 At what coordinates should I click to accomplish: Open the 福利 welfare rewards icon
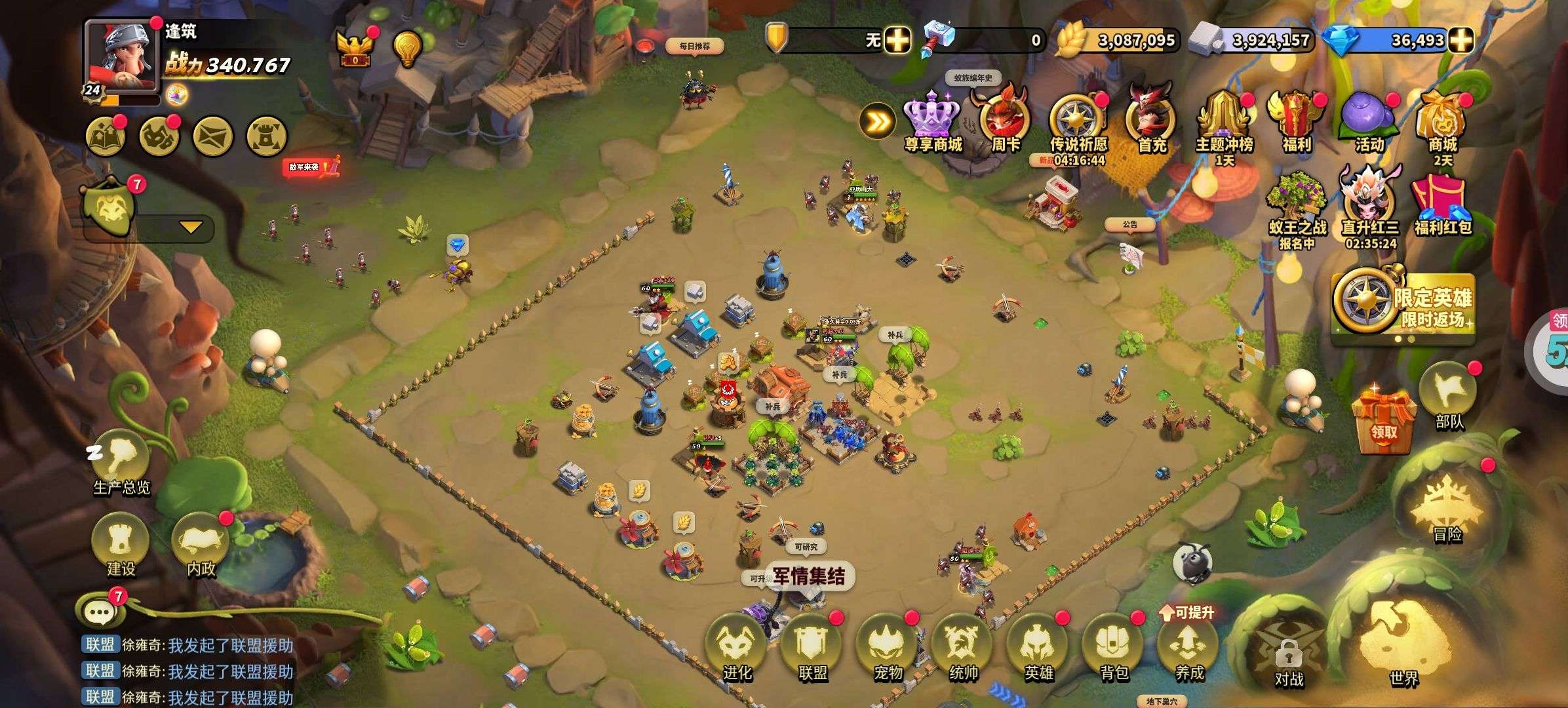tap(1296, 121)
